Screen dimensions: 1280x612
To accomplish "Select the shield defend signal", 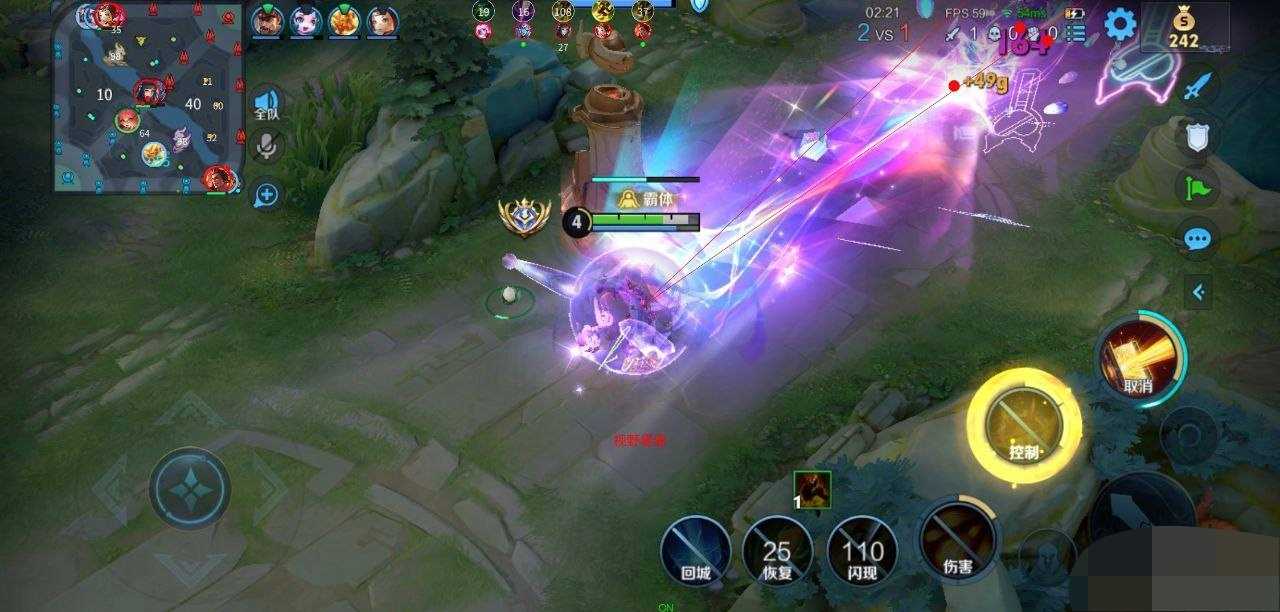I will (1197, 137).
